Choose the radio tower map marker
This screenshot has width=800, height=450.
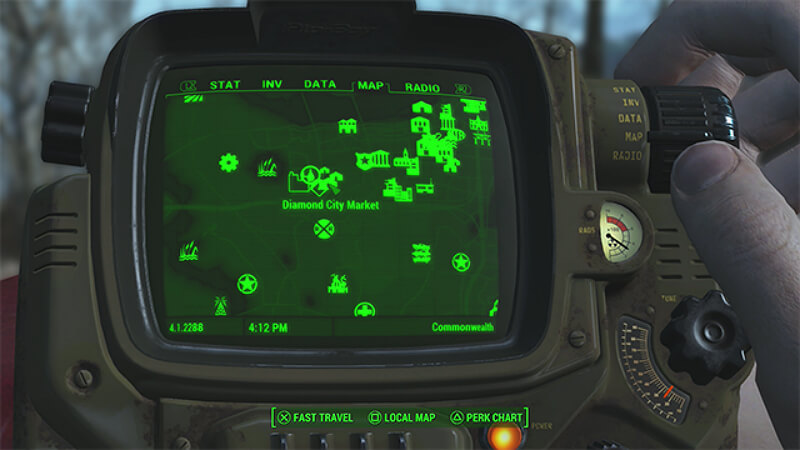tap(221, 305)
